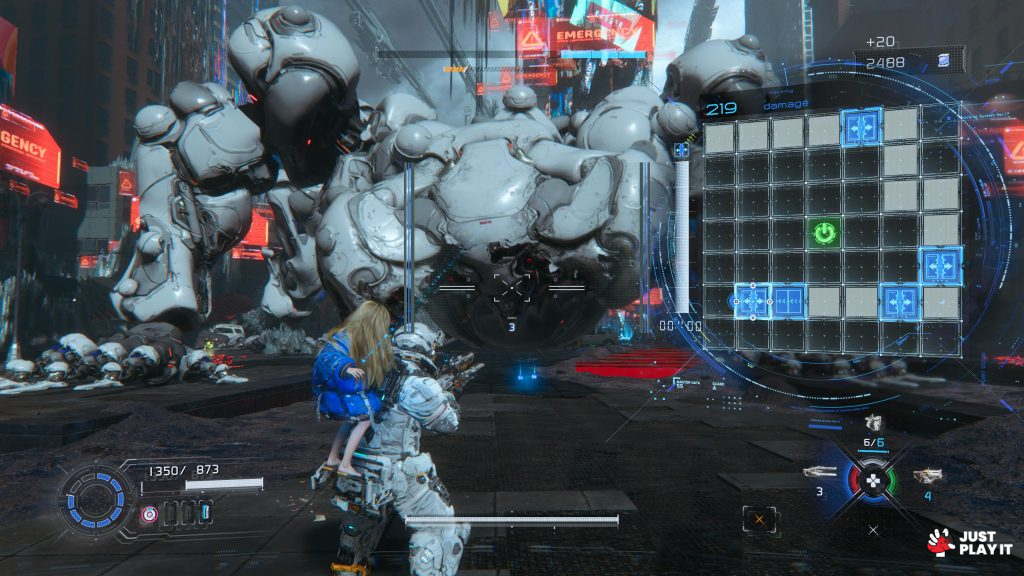The height and width of the screenshot is (576, 1024).
Task: Click the orange X bracketed icon
Action: [760, 519]
